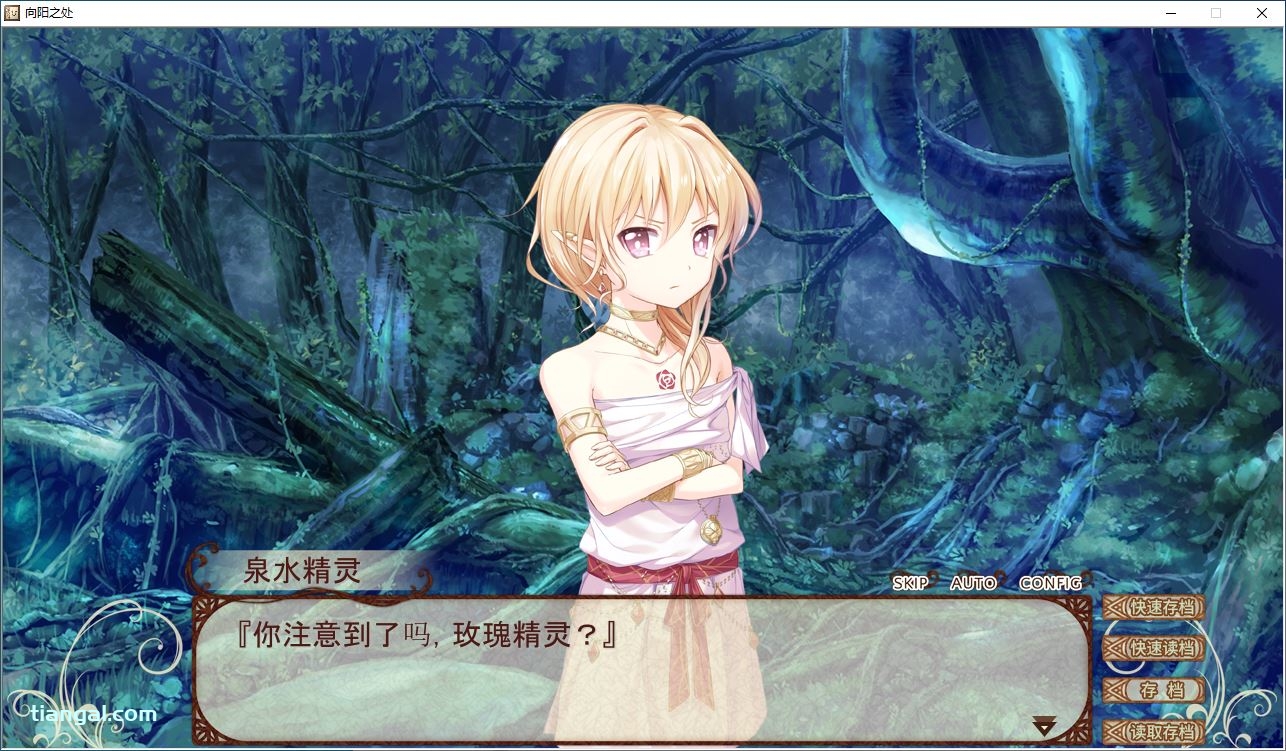Toggle SKIP mode to fast-forward text
Image resolution: width=1286 pixels, height=751 pixels.
[908, 583]
